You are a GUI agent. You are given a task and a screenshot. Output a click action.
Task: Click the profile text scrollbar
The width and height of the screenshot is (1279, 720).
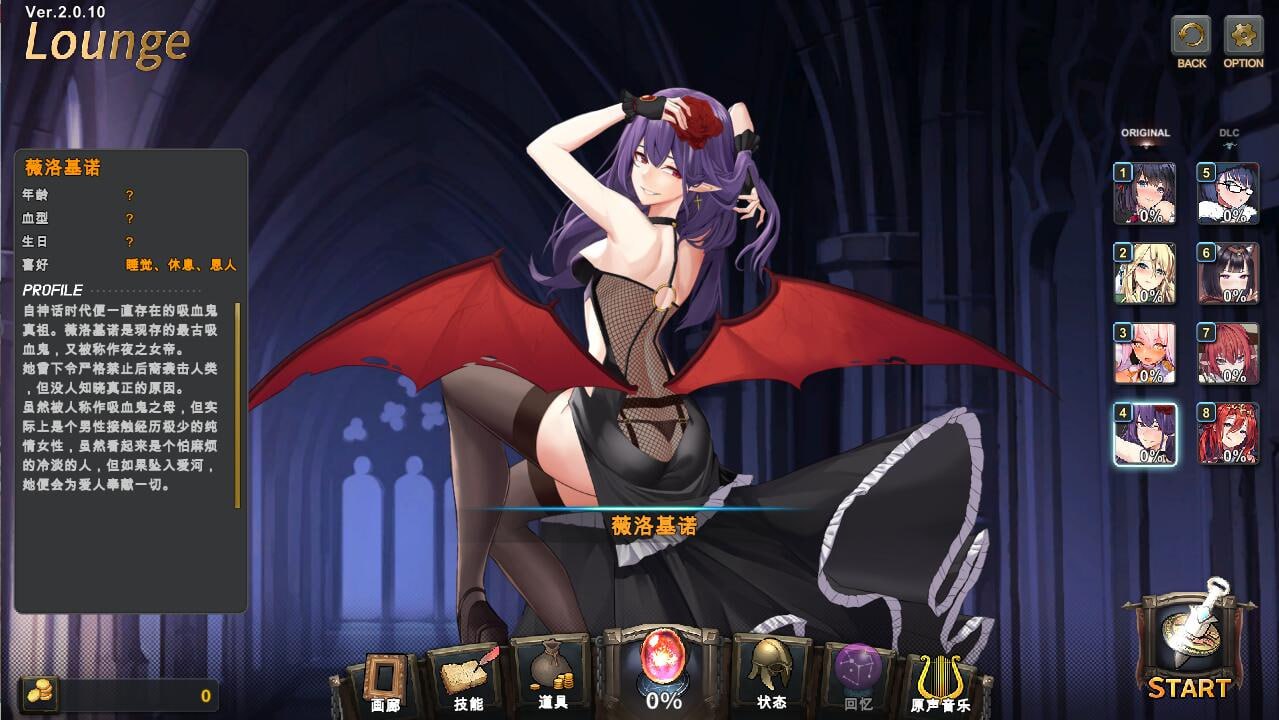pos(238,405)
